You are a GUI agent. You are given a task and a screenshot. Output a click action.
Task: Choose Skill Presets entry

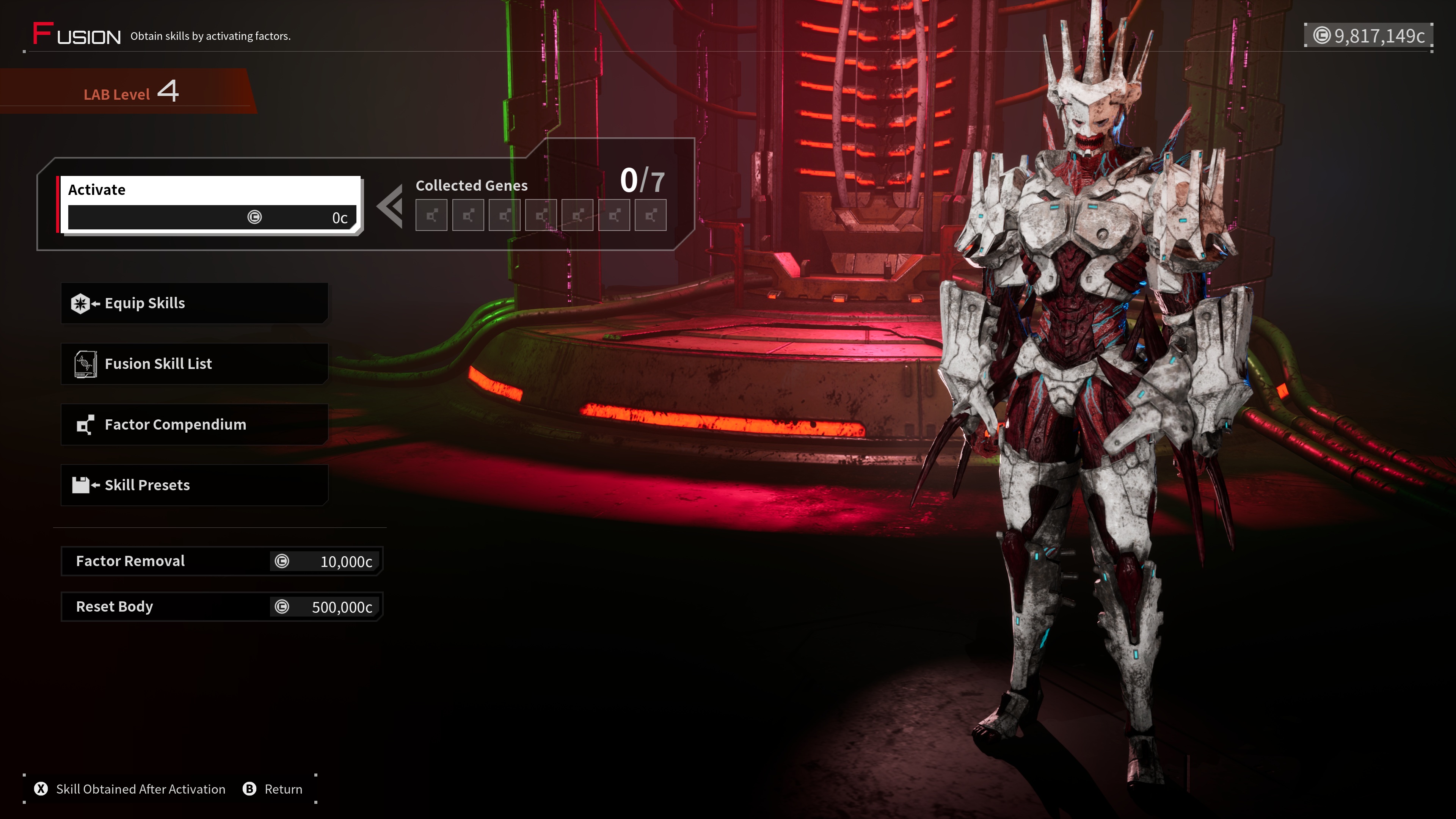tap(195, 485)
